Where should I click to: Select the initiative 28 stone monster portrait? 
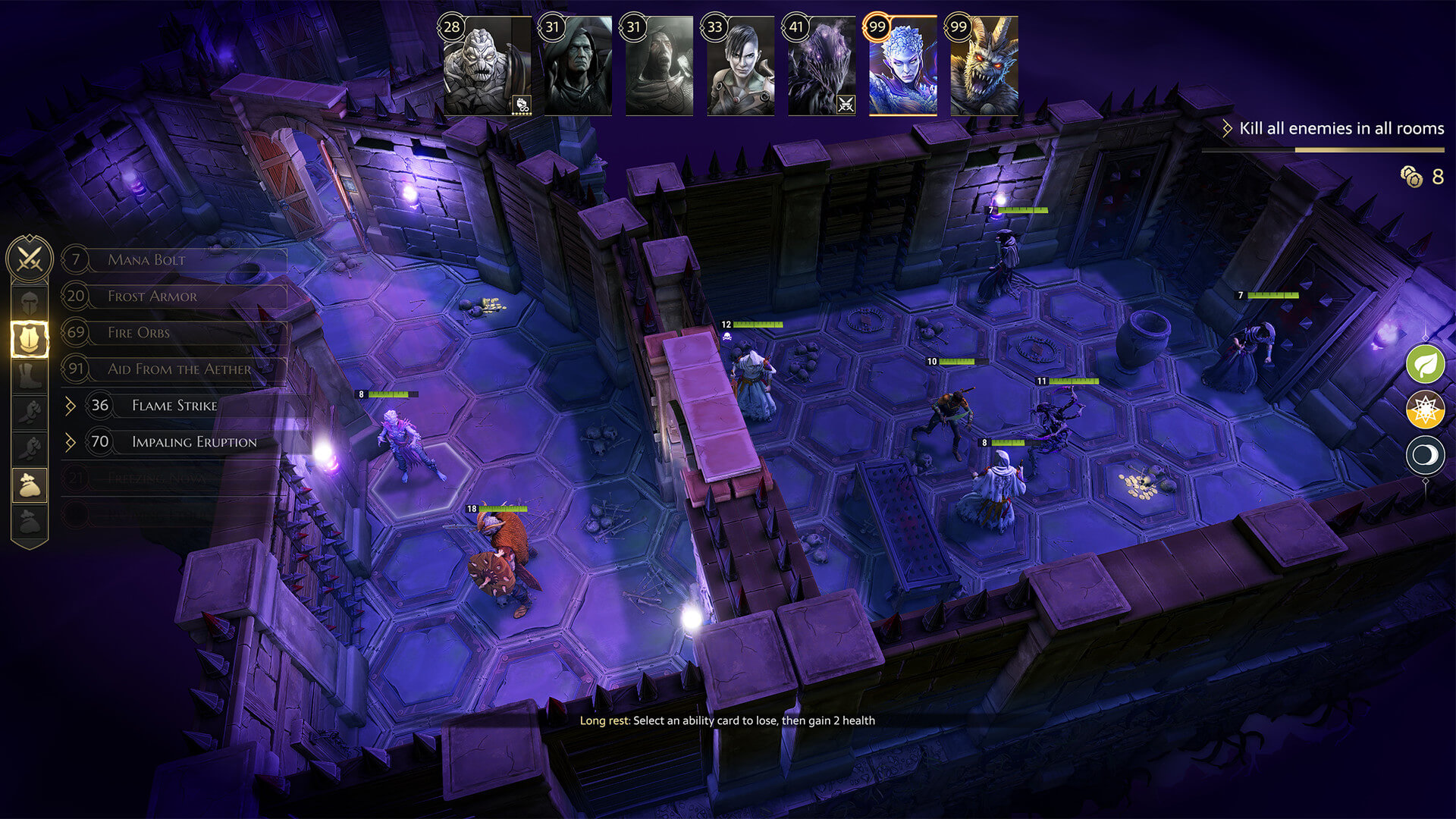487,68
